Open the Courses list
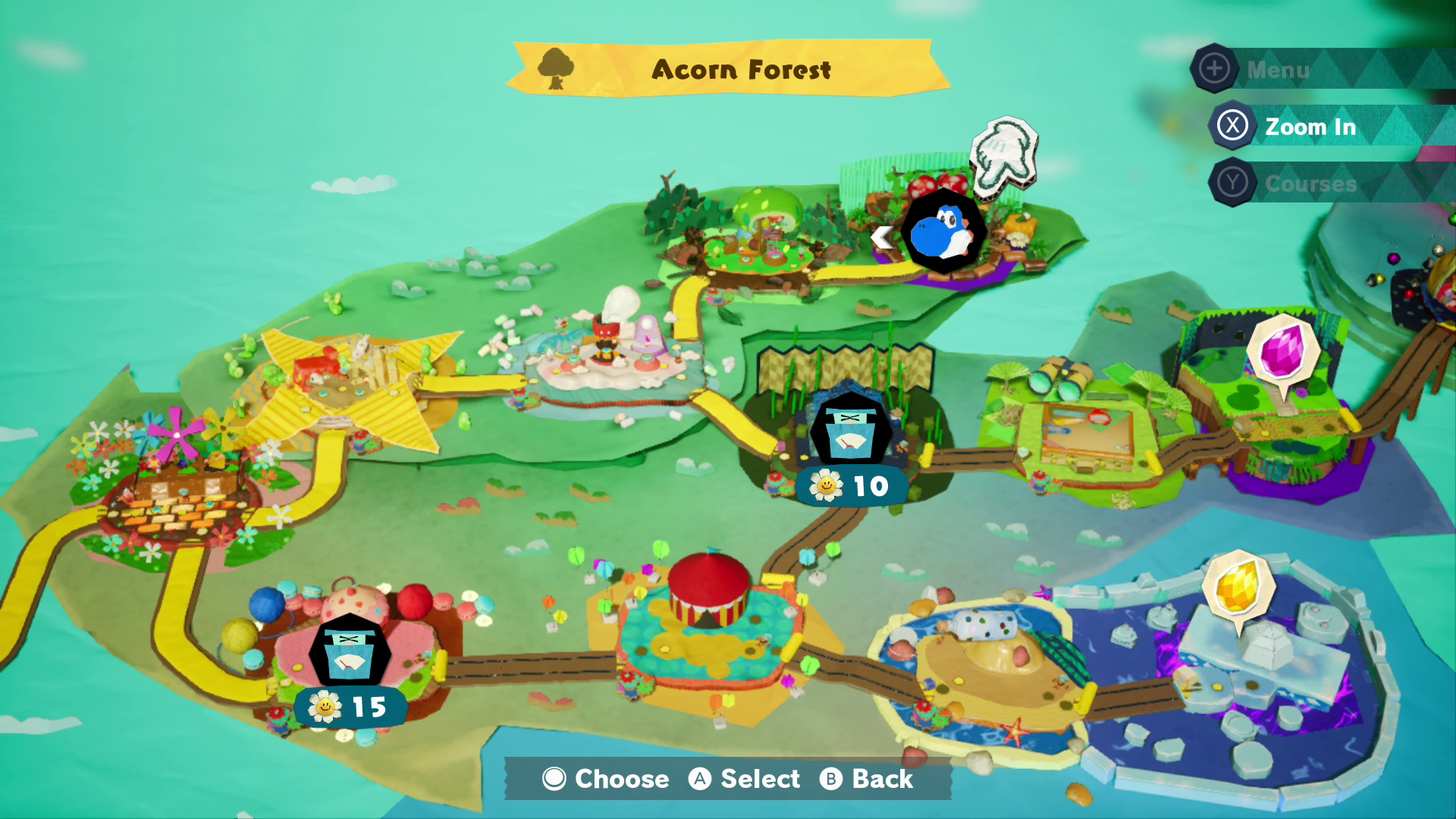 pyautogui.click(x=1309, y=184)
